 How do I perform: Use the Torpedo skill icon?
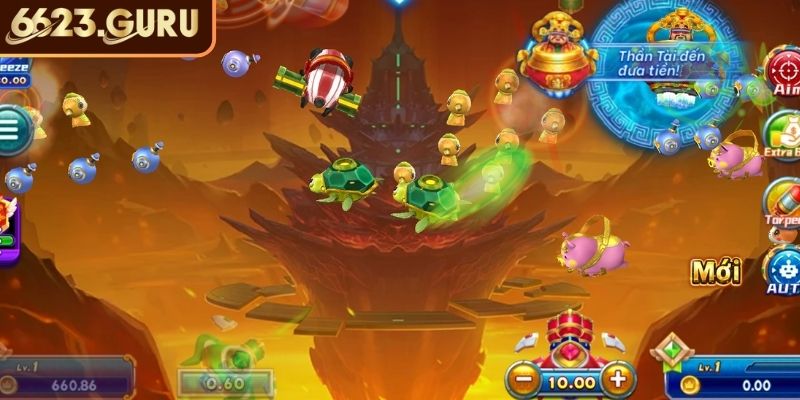point(784,202)
